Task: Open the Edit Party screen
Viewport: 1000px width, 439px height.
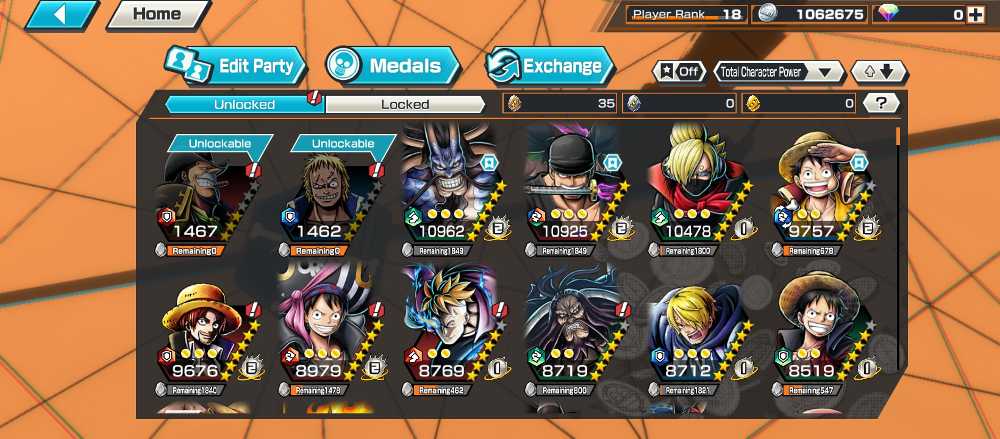Action: coord(235,67)
